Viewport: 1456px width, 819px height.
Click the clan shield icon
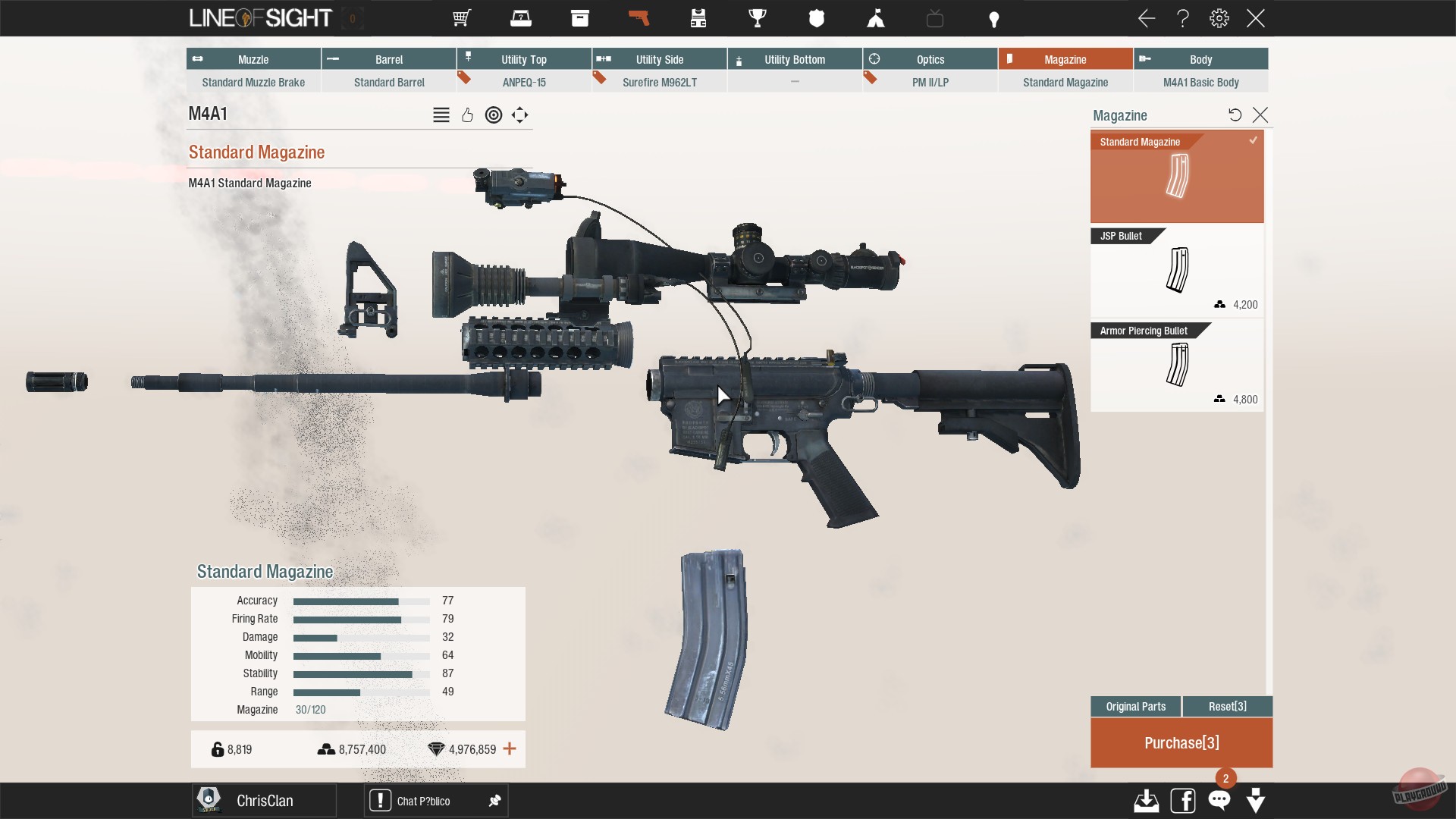(817, 18)
